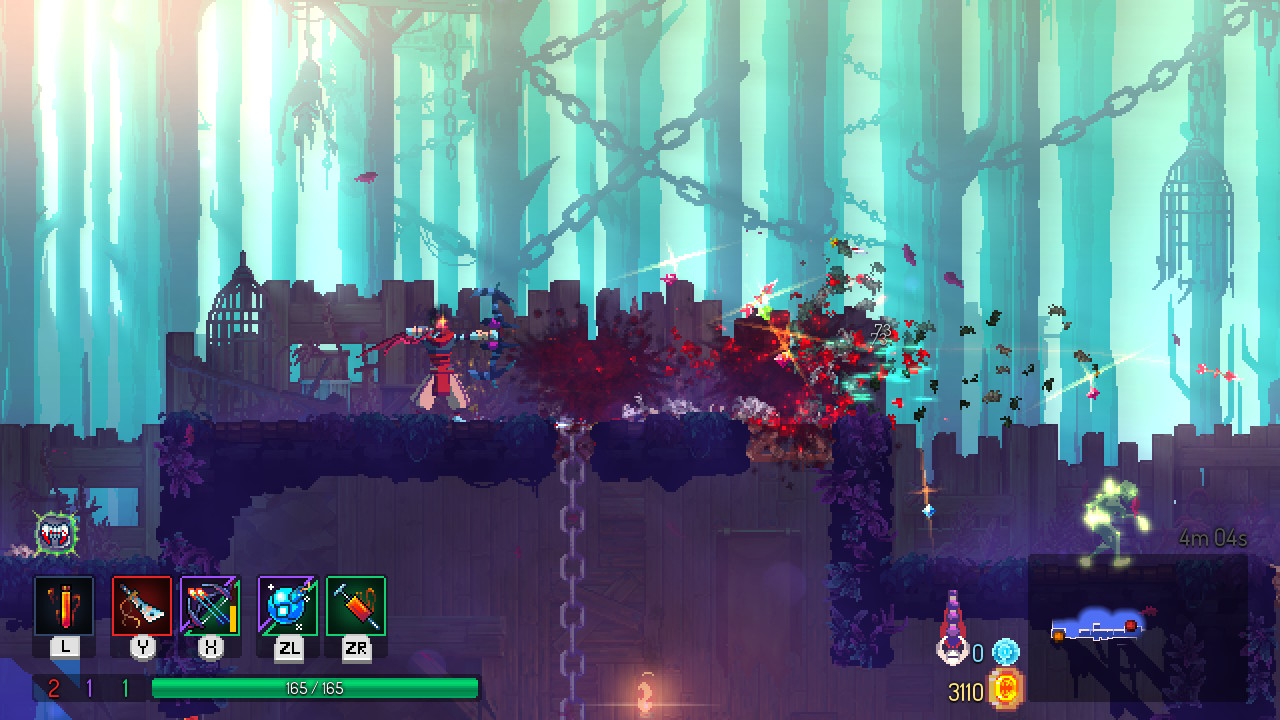Choose the bow and arrows weapon slot

[x=210, y=606]
